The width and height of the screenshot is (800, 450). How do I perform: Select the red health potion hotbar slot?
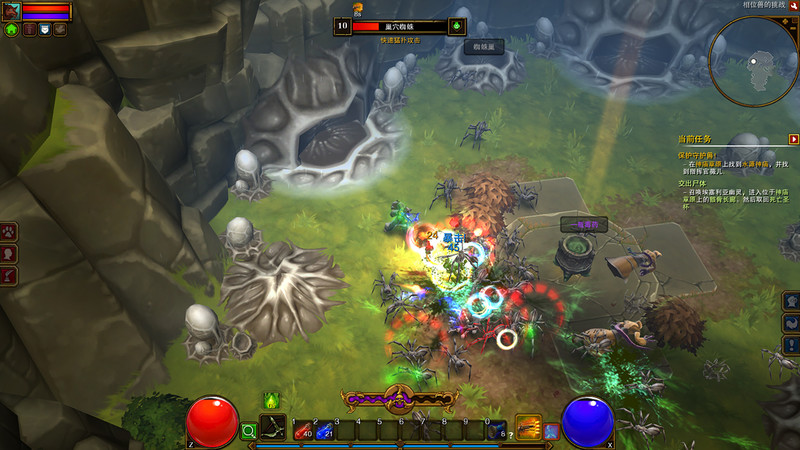point(301,430)
